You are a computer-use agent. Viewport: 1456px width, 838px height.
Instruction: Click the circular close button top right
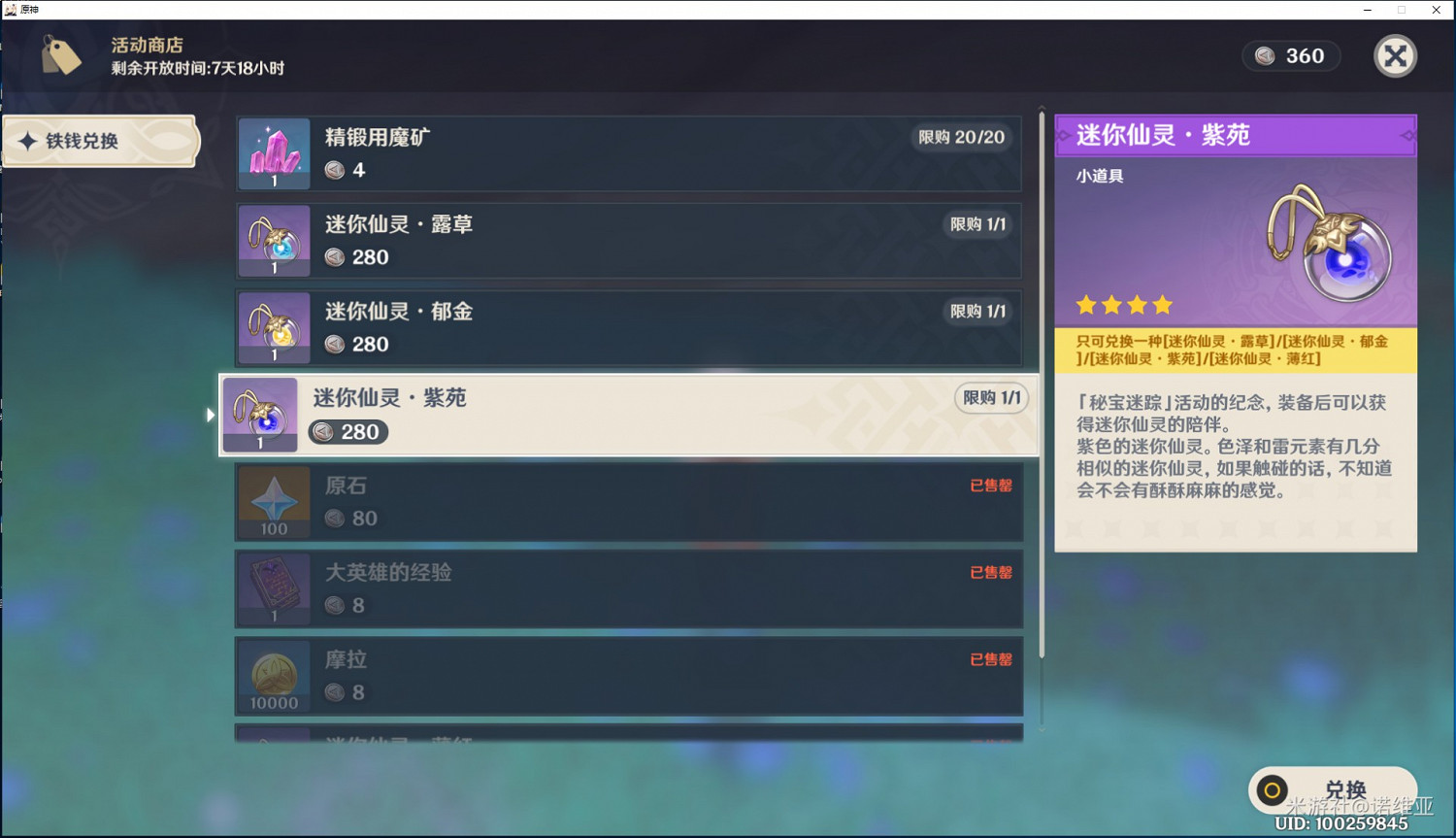(1395, 55)
